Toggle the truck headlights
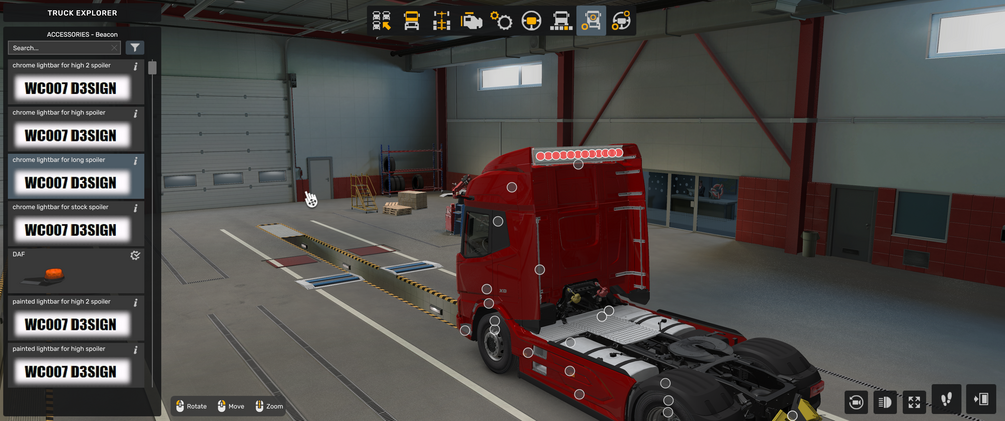1005x421 pixels. pyautogui.click(x=884, y=402)
